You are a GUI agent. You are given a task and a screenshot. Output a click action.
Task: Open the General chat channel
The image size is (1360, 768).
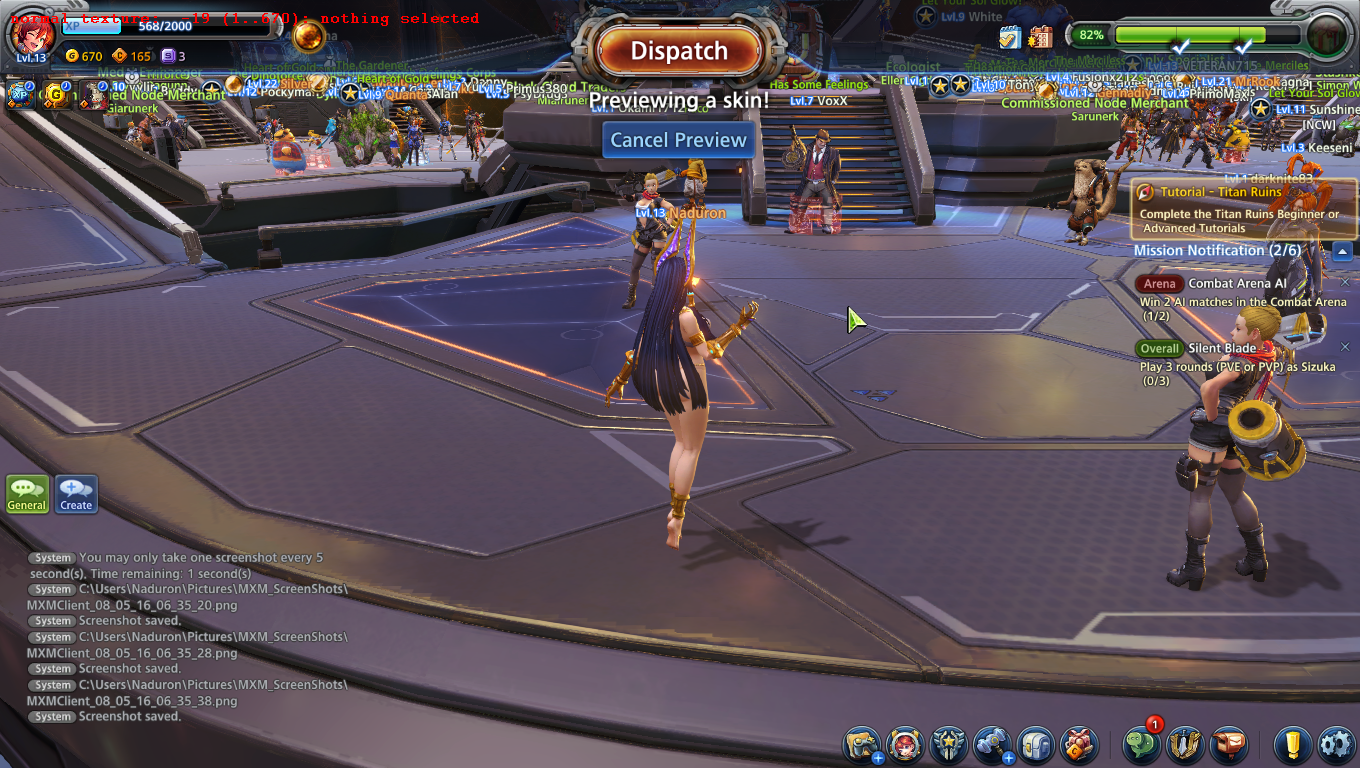pos(27,494)
